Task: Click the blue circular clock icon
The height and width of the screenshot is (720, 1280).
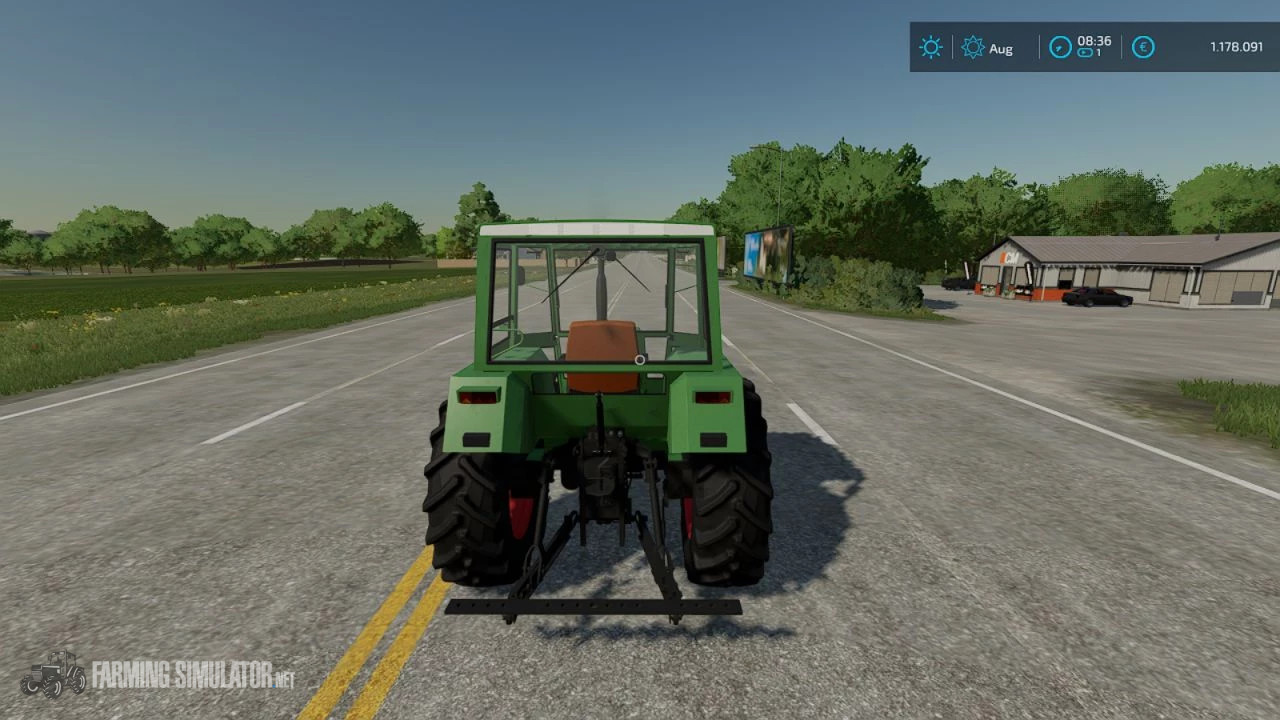Action: (x=1060, y=47)
